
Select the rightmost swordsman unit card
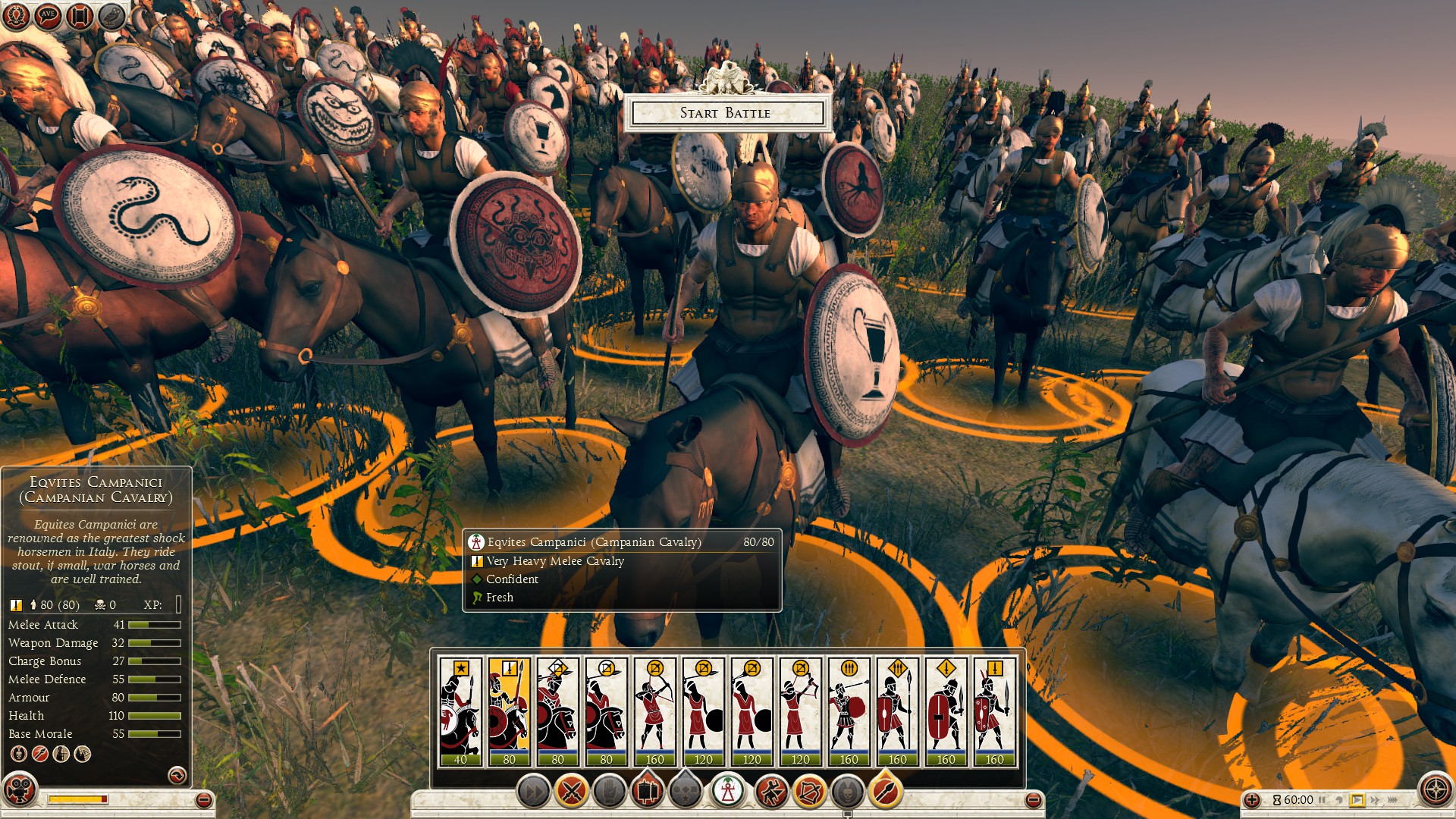pos(994,711)
